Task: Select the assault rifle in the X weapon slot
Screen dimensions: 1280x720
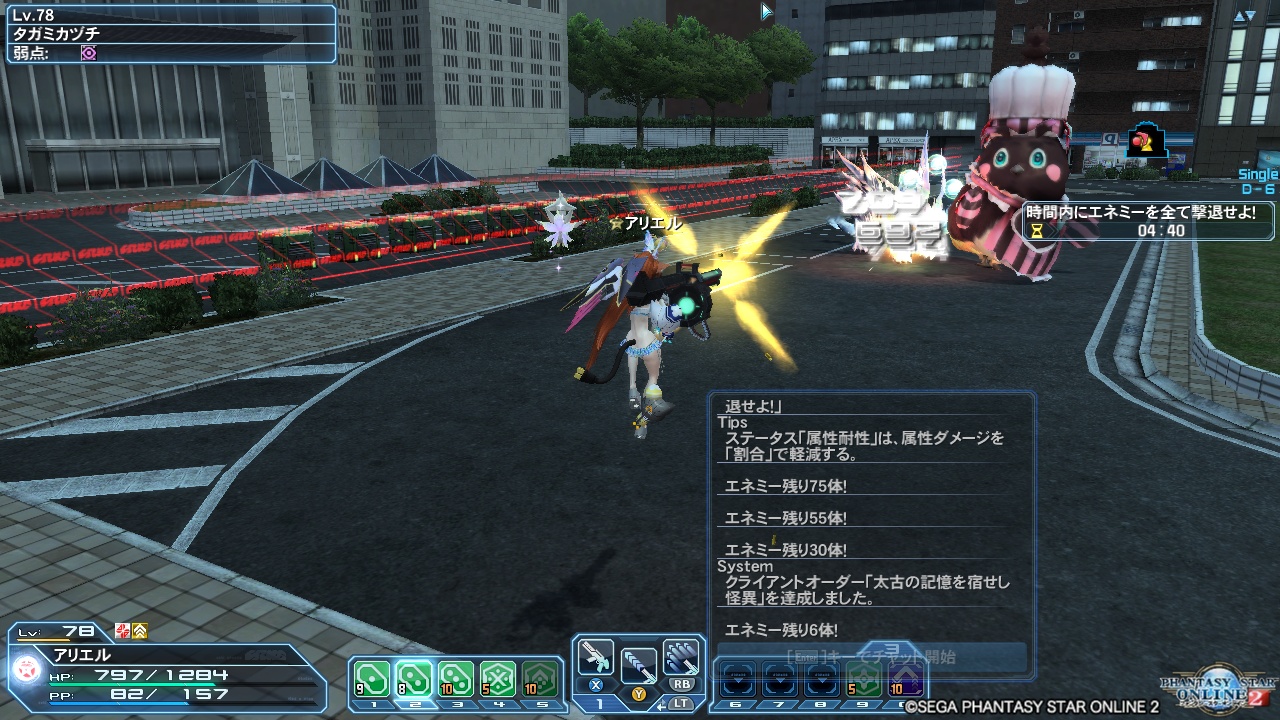Action: pyautogui.click(x=595, y=658)
